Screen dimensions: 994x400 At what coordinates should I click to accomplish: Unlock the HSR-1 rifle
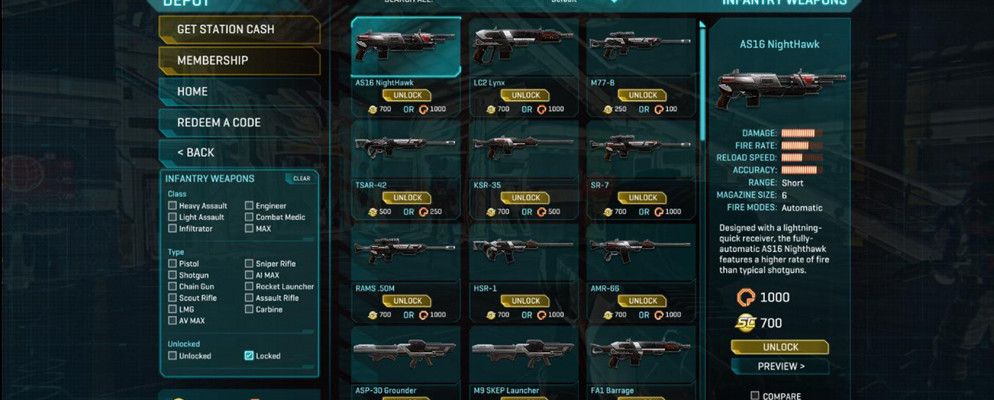[x=524, y=301]
